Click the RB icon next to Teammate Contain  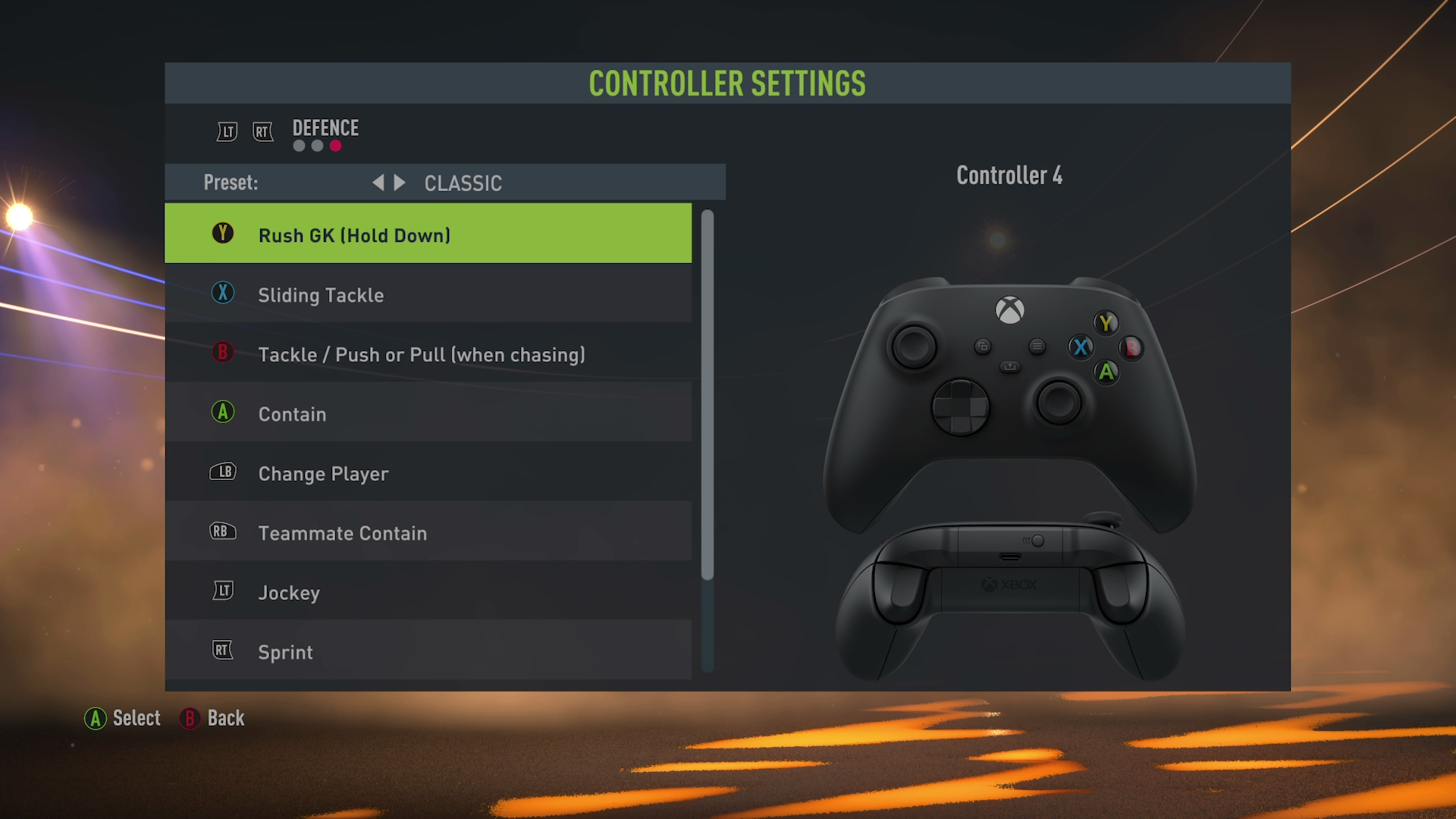(222, 532)
